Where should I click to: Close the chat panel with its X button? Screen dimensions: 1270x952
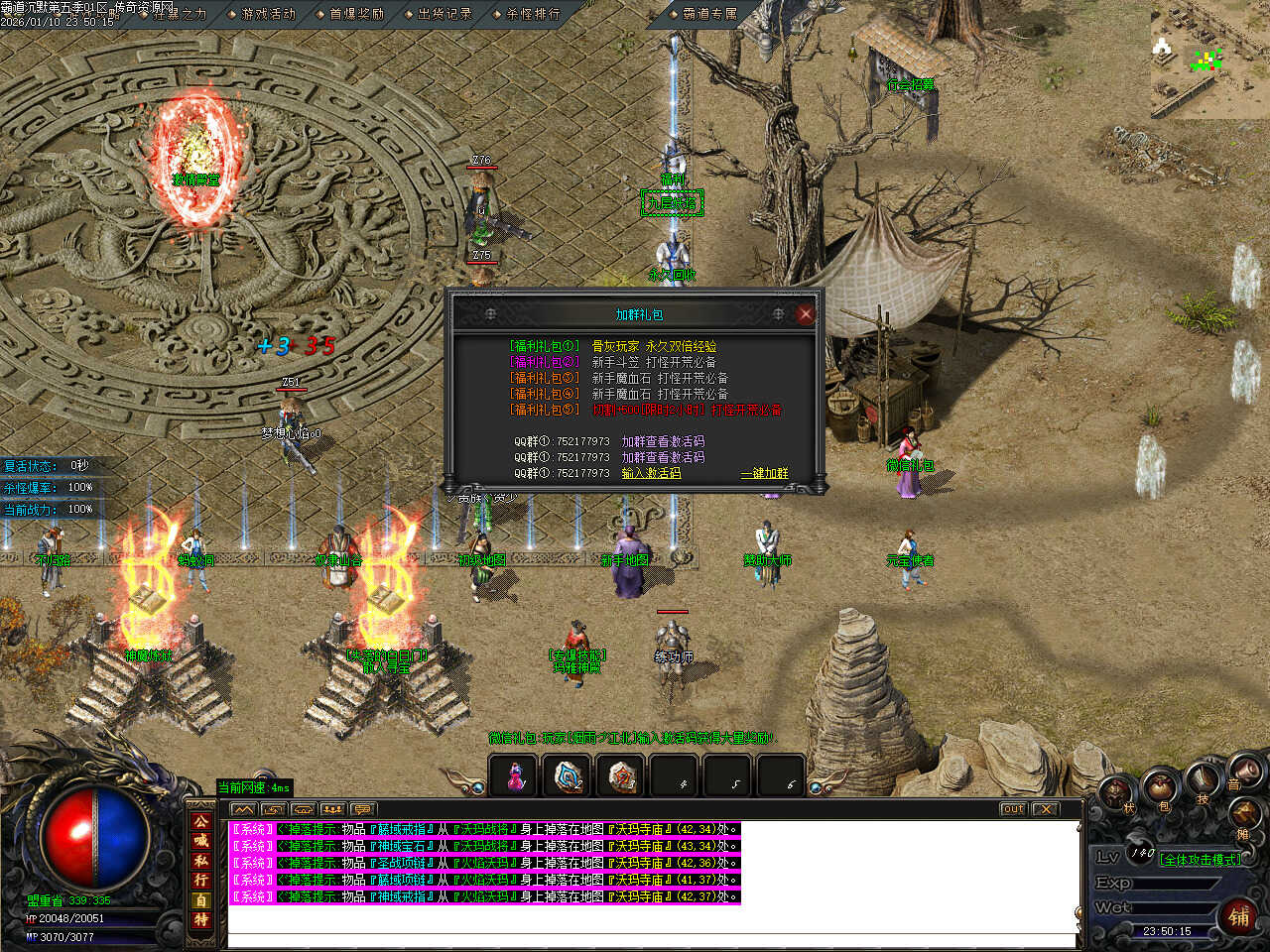coord(1045,809)
